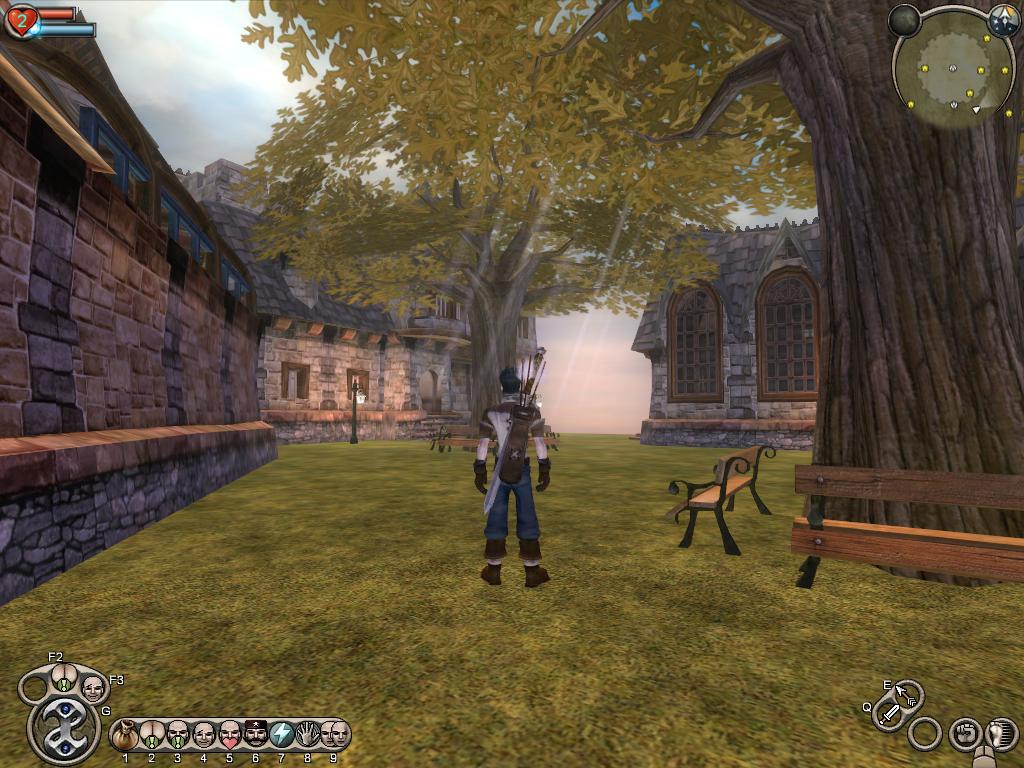1024x768 pixels.
Task: Use the fart expression in hotbar slot 2
Action: coord(152,736)
